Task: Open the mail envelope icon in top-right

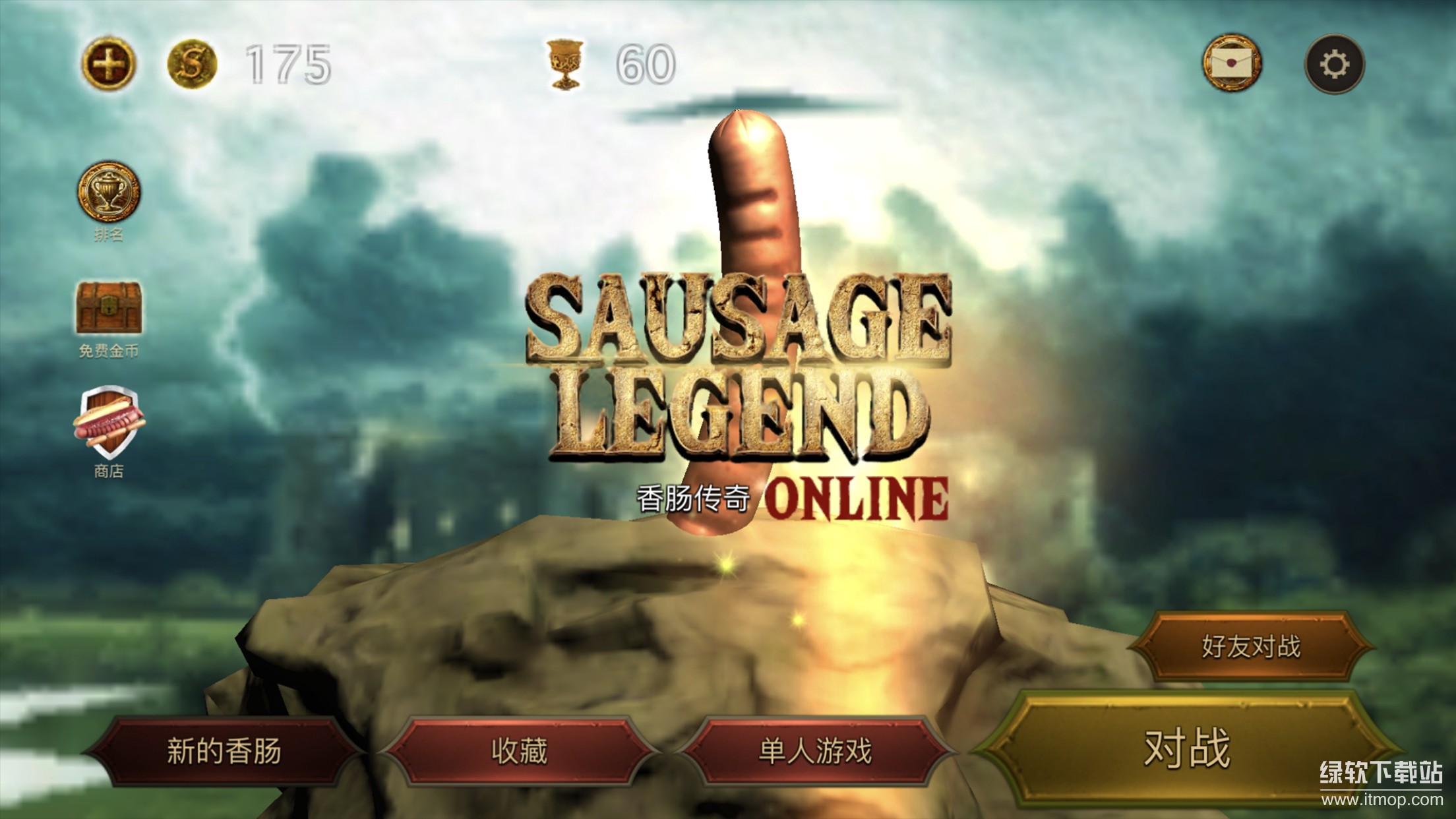Action: click(1230, 63)
